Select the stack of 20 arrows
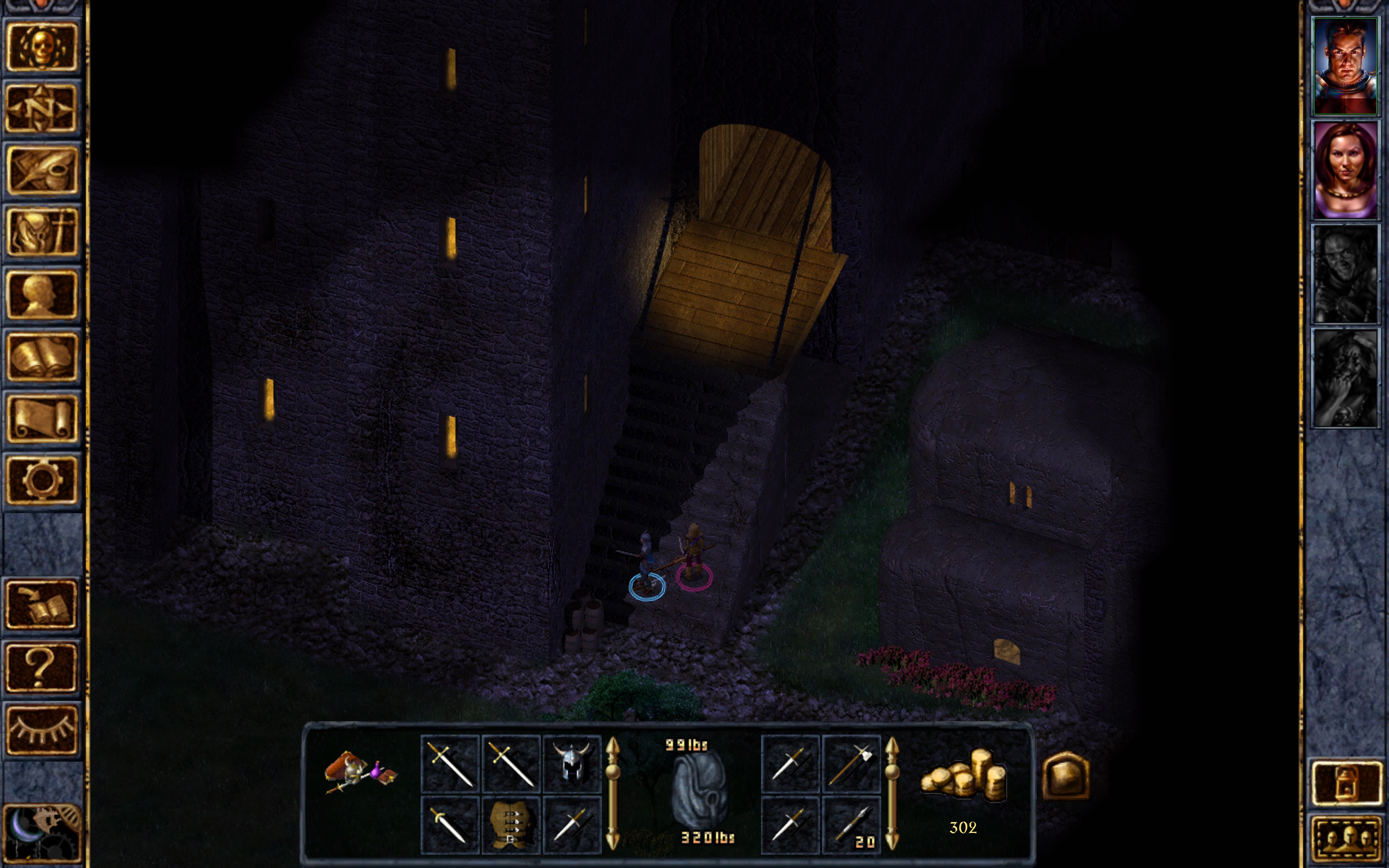This screenshot has height=868, width=1389. pyautogui.click(x=851, y=824)
